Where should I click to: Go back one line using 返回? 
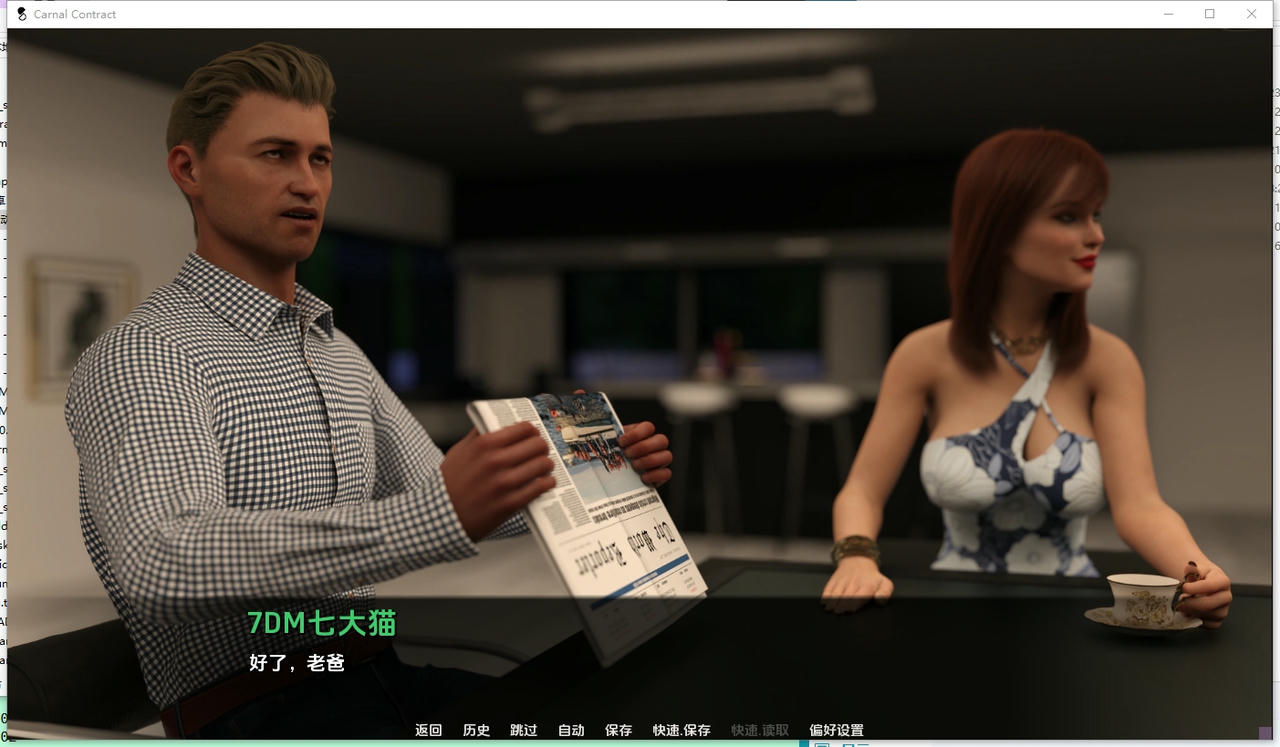coord(428,730)
